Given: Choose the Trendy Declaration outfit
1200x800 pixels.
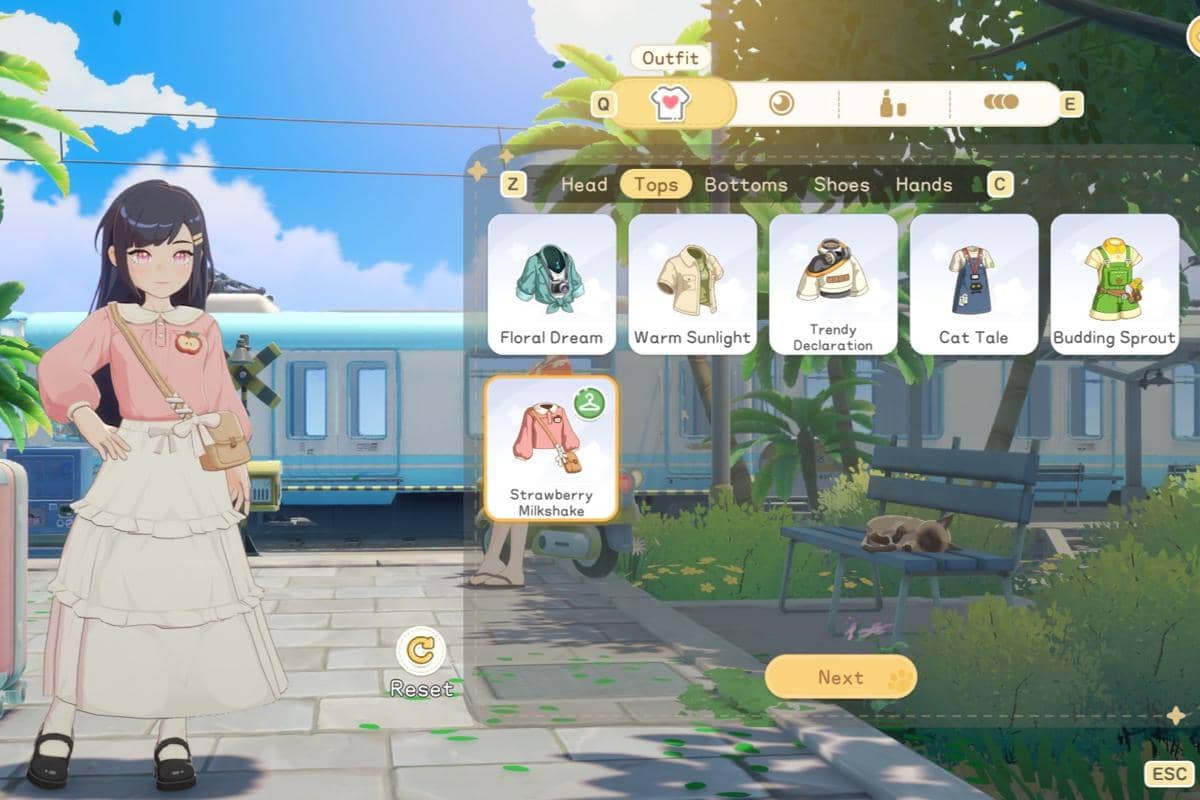Looking at the screenshot, I should click(x=833, y=284).
